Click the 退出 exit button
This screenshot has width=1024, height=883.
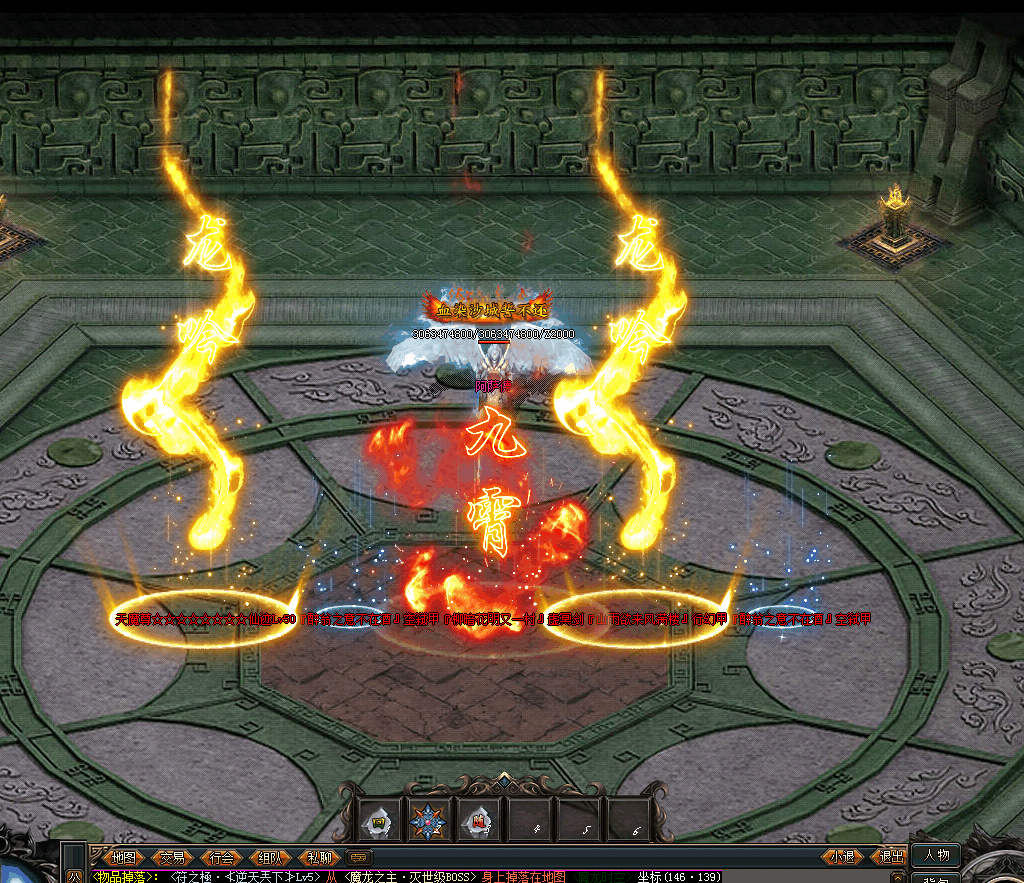pyautogui.click(x=891, y=856)
